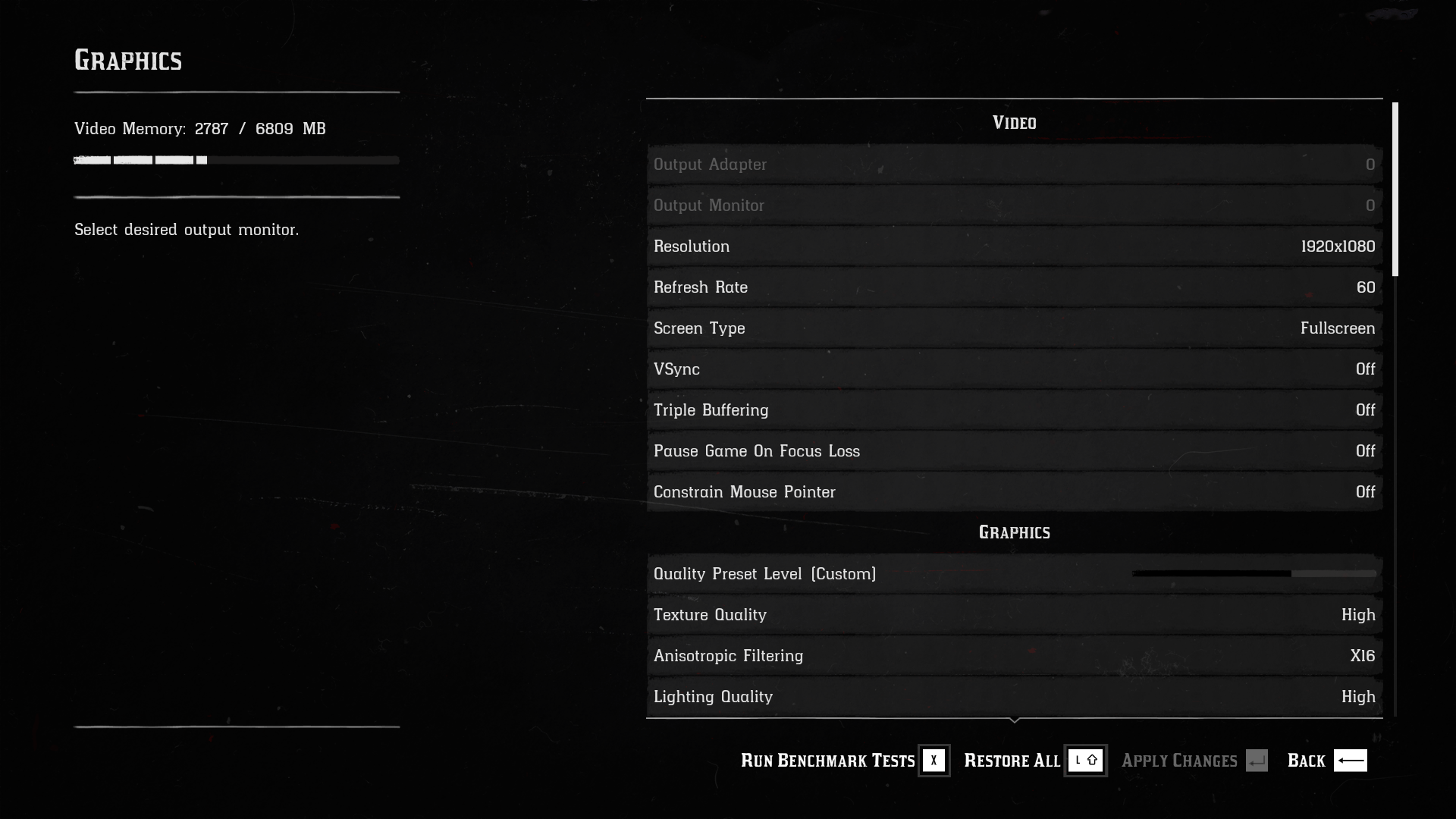Toggle the VSync setting
Image resolution: width=1456 pixels, height=819 pixels.
1014,369
